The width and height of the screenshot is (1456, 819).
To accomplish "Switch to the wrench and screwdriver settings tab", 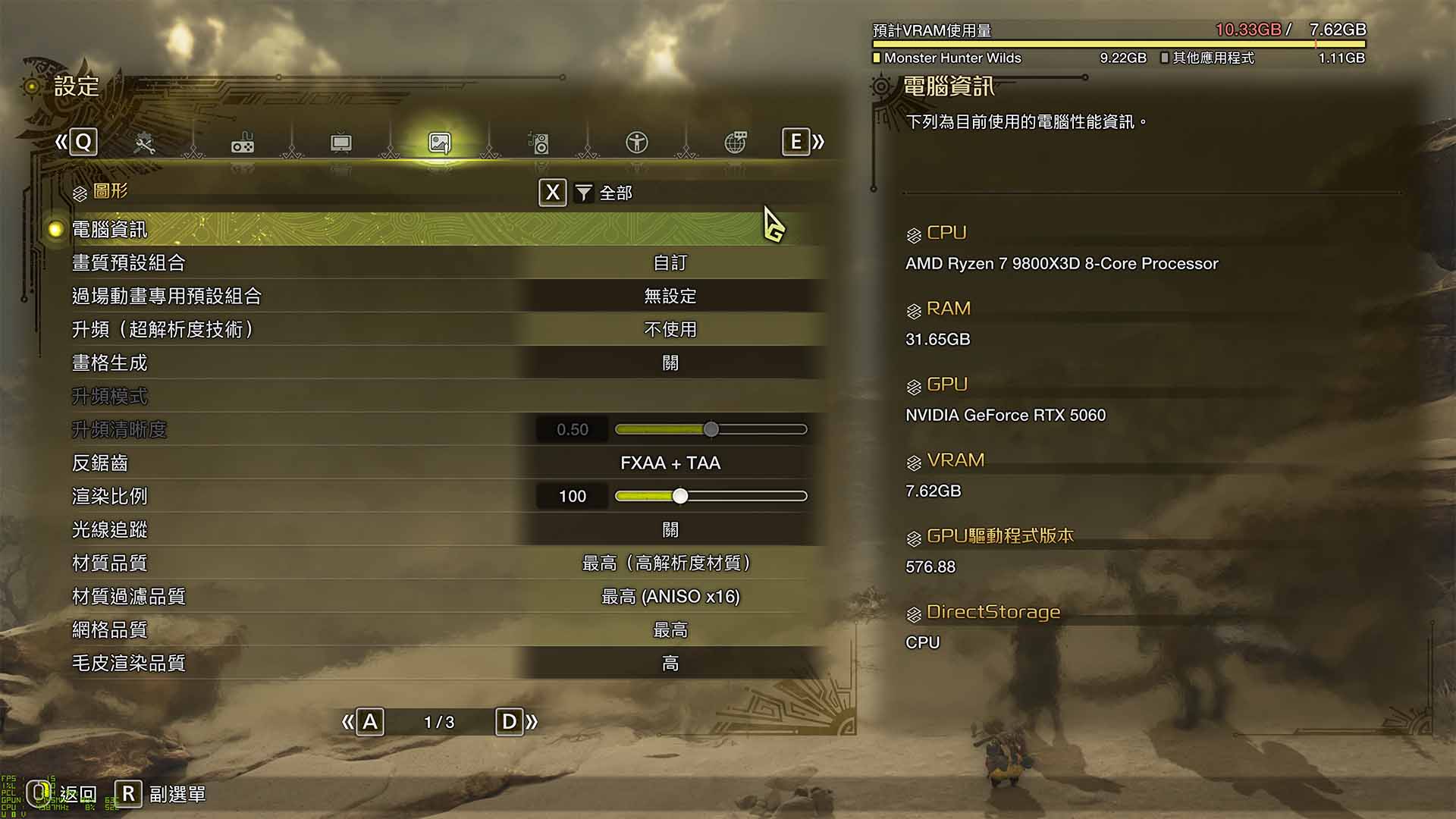I will click(144, 143).
